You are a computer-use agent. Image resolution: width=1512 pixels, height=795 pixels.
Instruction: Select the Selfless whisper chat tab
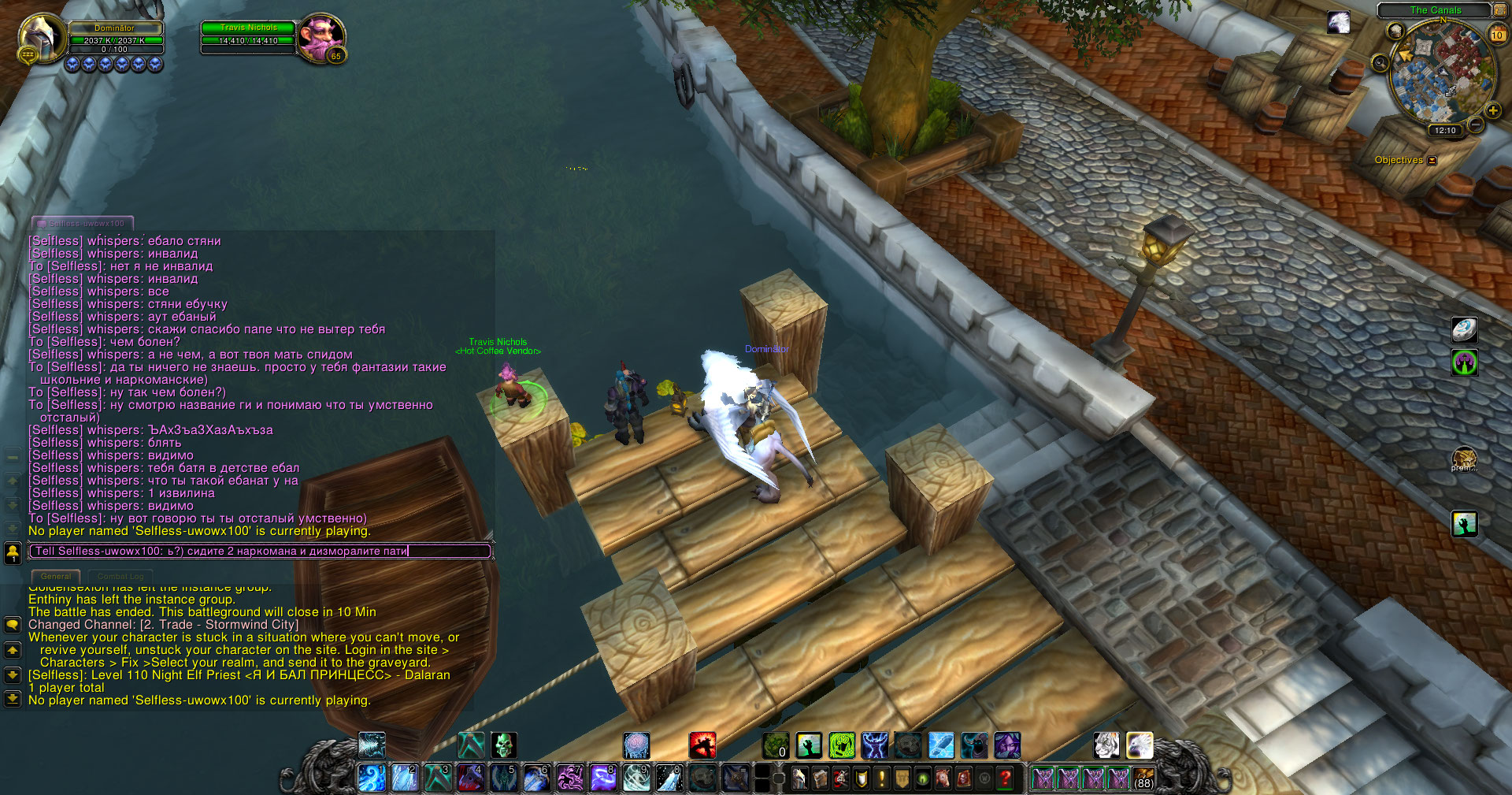[x=83, y=224]
